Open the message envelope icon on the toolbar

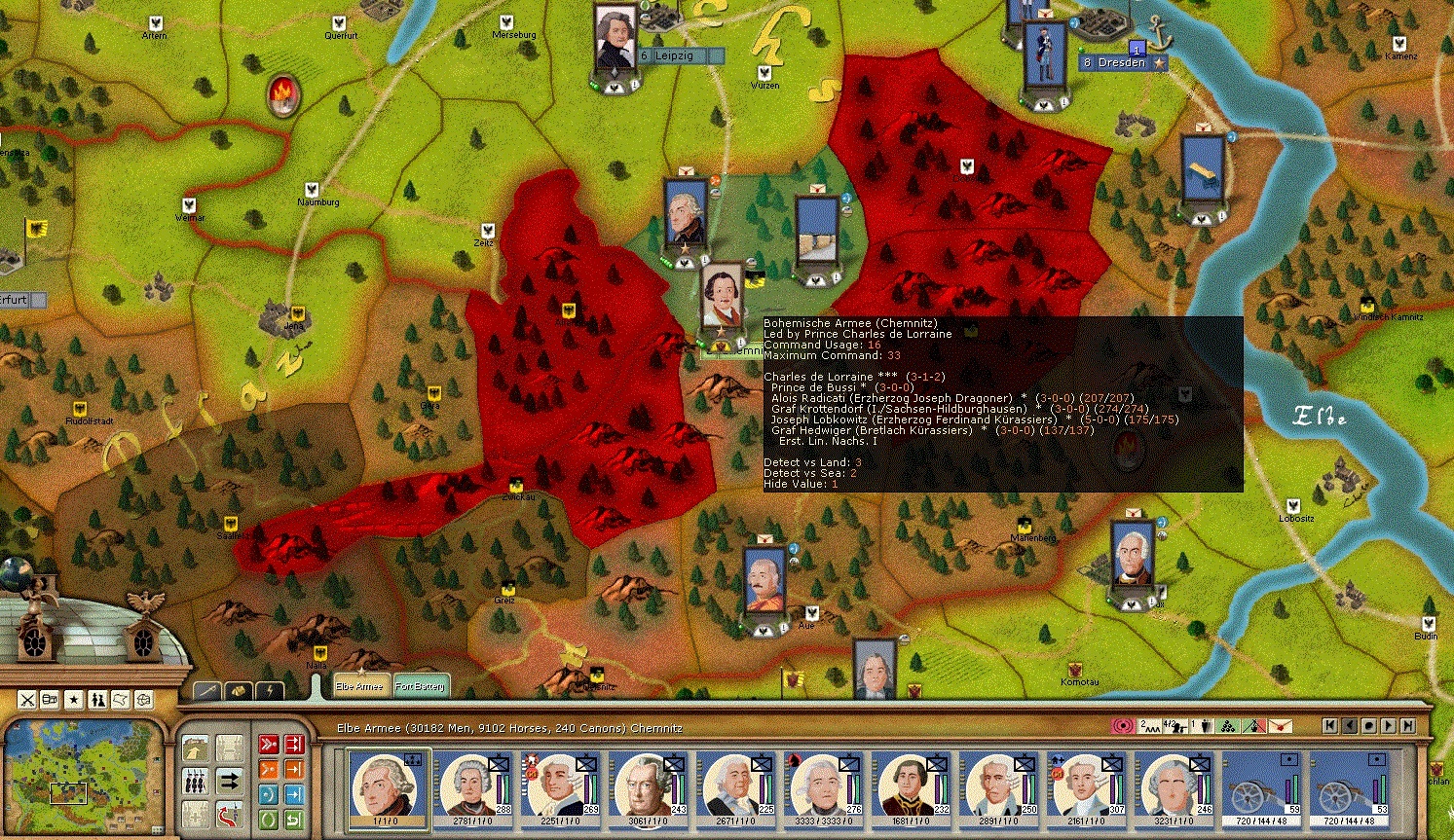click(1281, 726)
